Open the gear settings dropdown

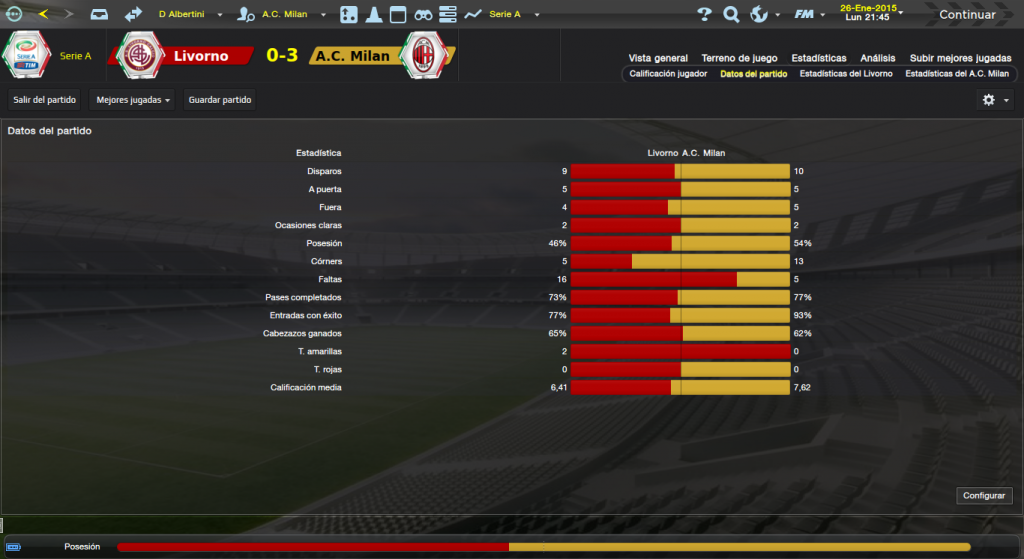tap(995, 100)
